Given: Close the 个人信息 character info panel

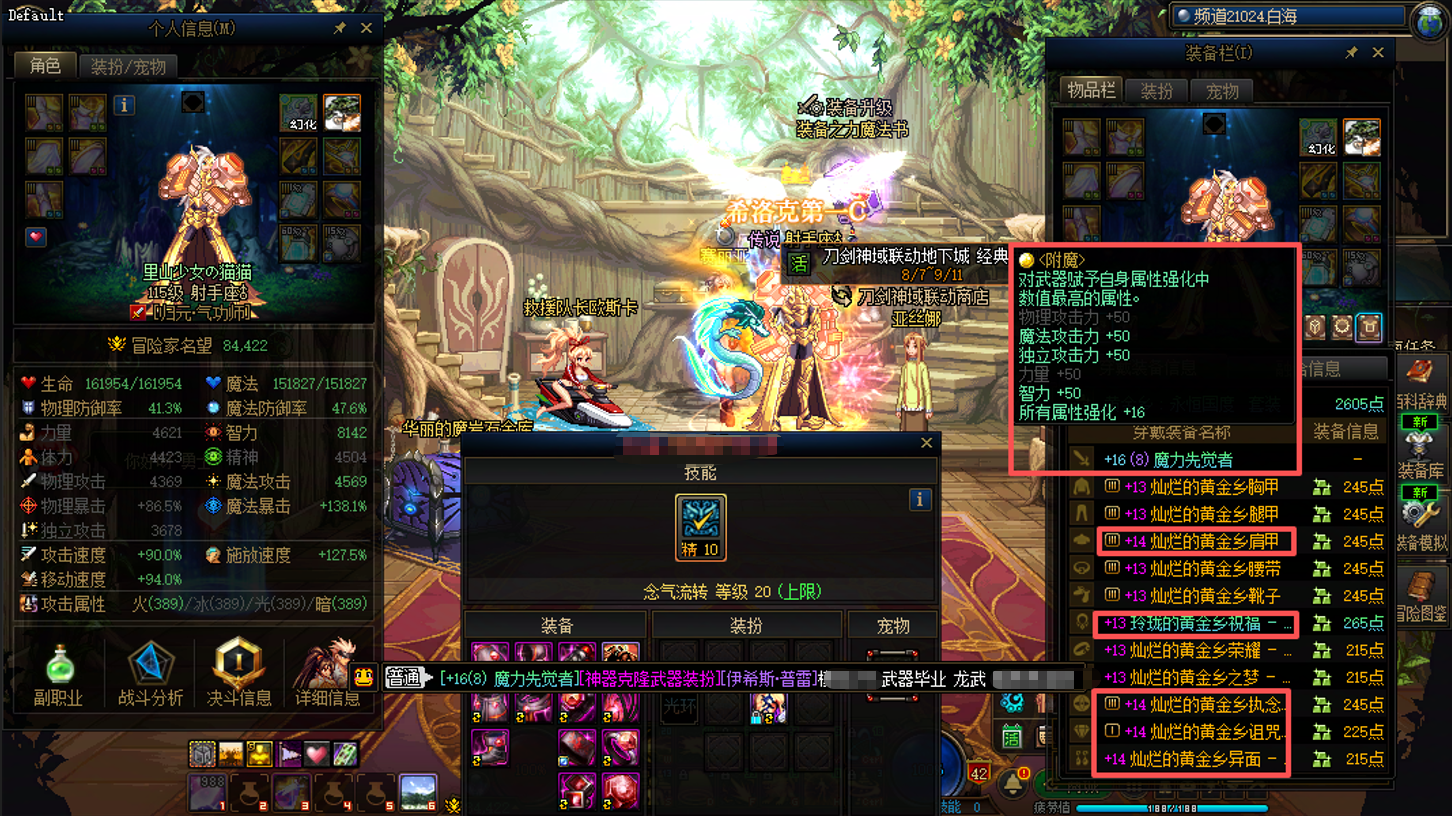Looking at the screenshot, I should click(366, 28).
